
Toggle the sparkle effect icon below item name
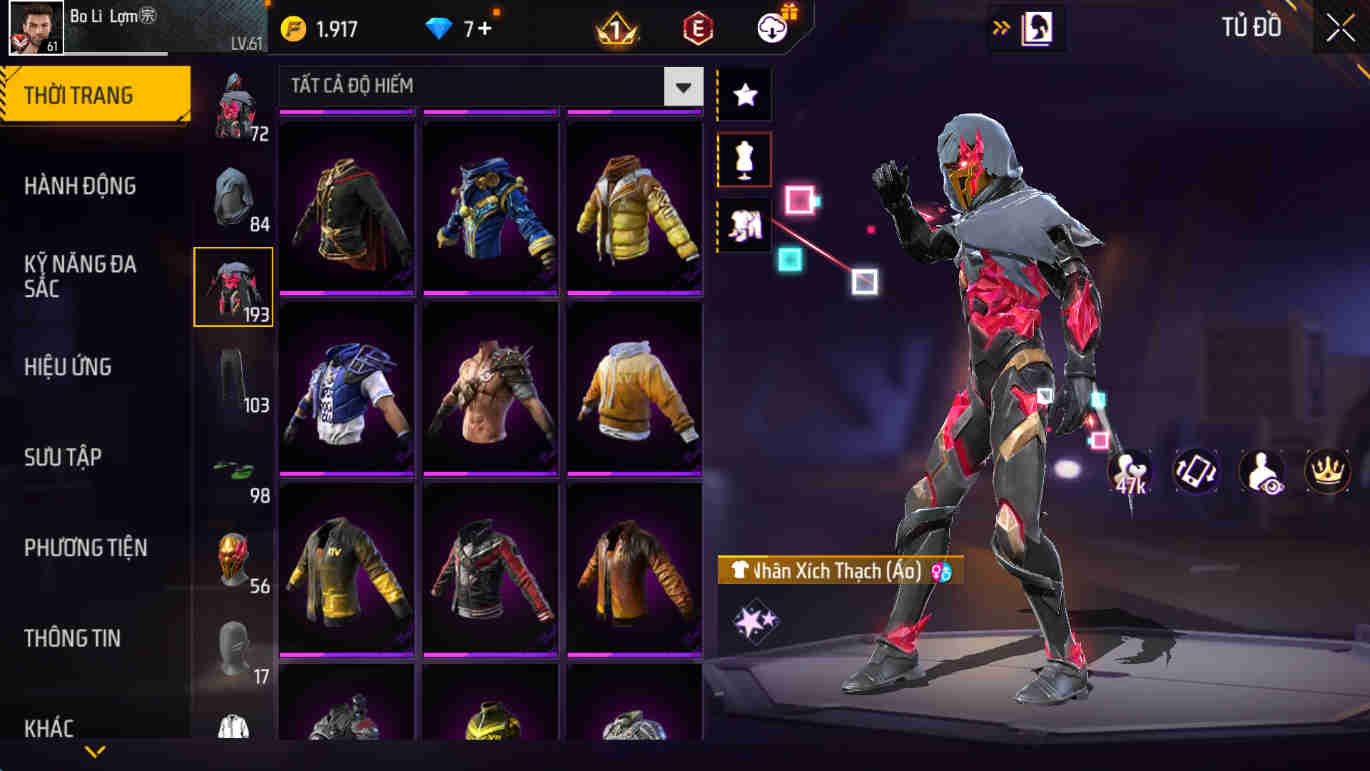[757, 620]
